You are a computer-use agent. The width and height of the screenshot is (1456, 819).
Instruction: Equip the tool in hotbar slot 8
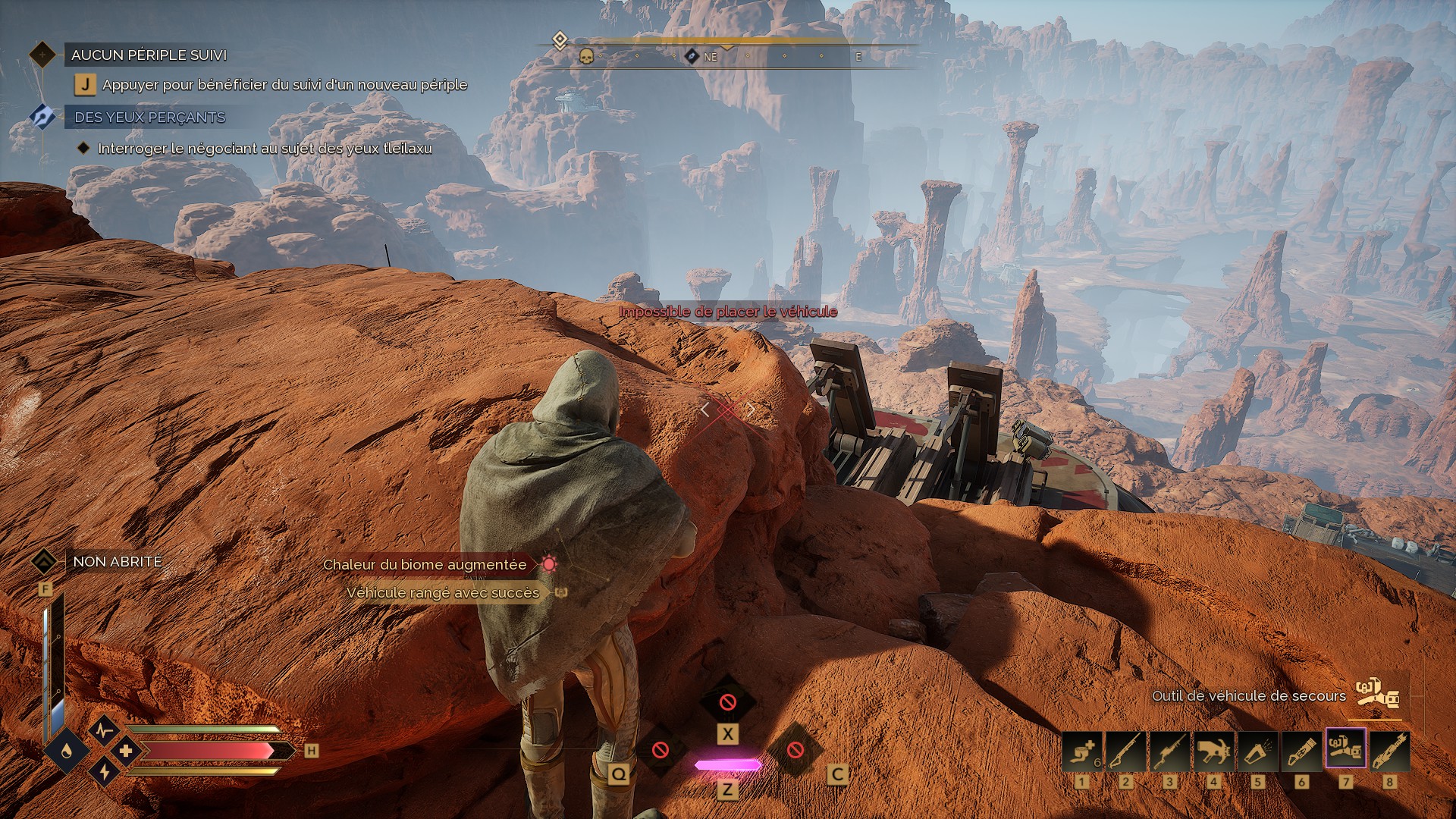pos(1389,751)
